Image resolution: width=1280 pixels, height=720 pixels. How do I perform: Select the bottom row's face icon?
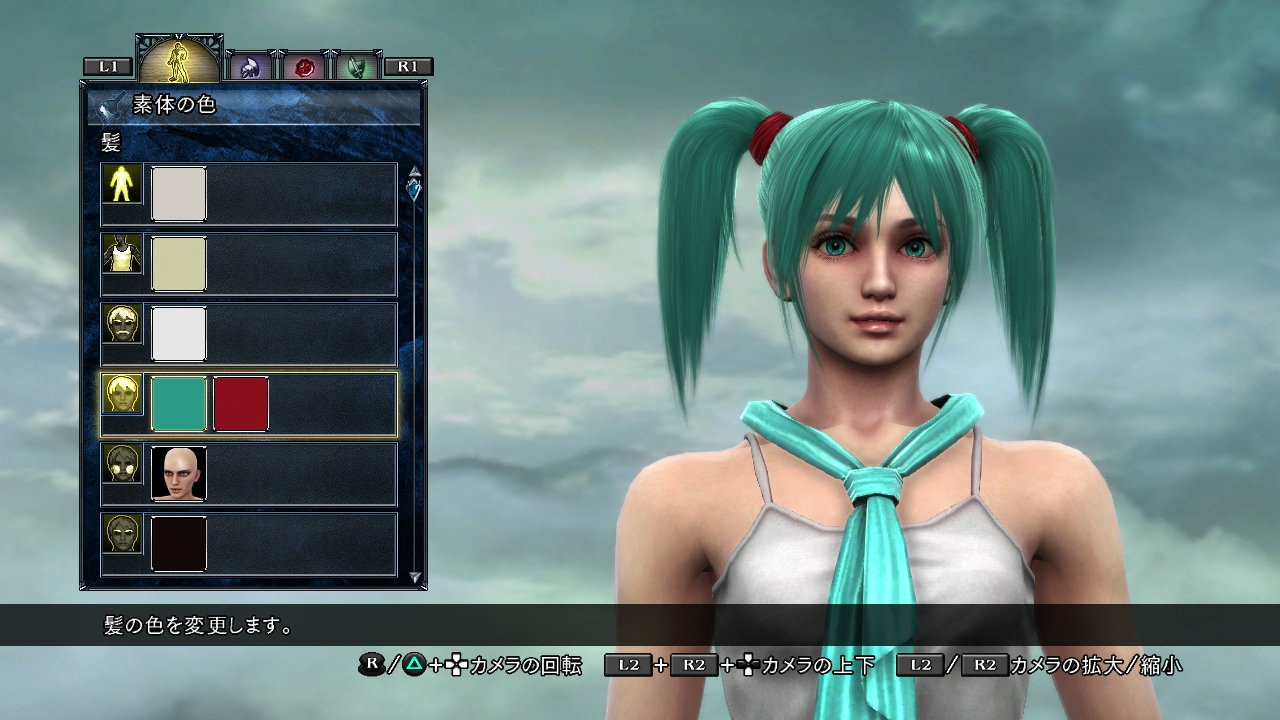(123, 534)
